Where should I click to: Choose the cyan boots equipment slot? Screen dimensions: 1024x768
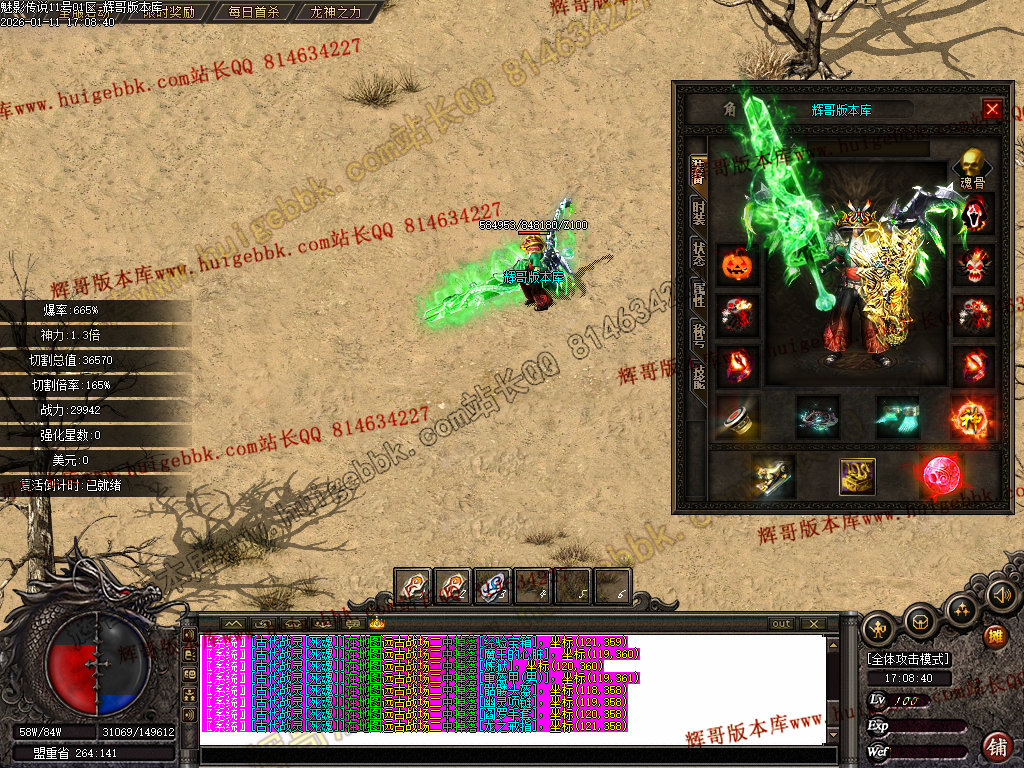click(x=897, y=416)
